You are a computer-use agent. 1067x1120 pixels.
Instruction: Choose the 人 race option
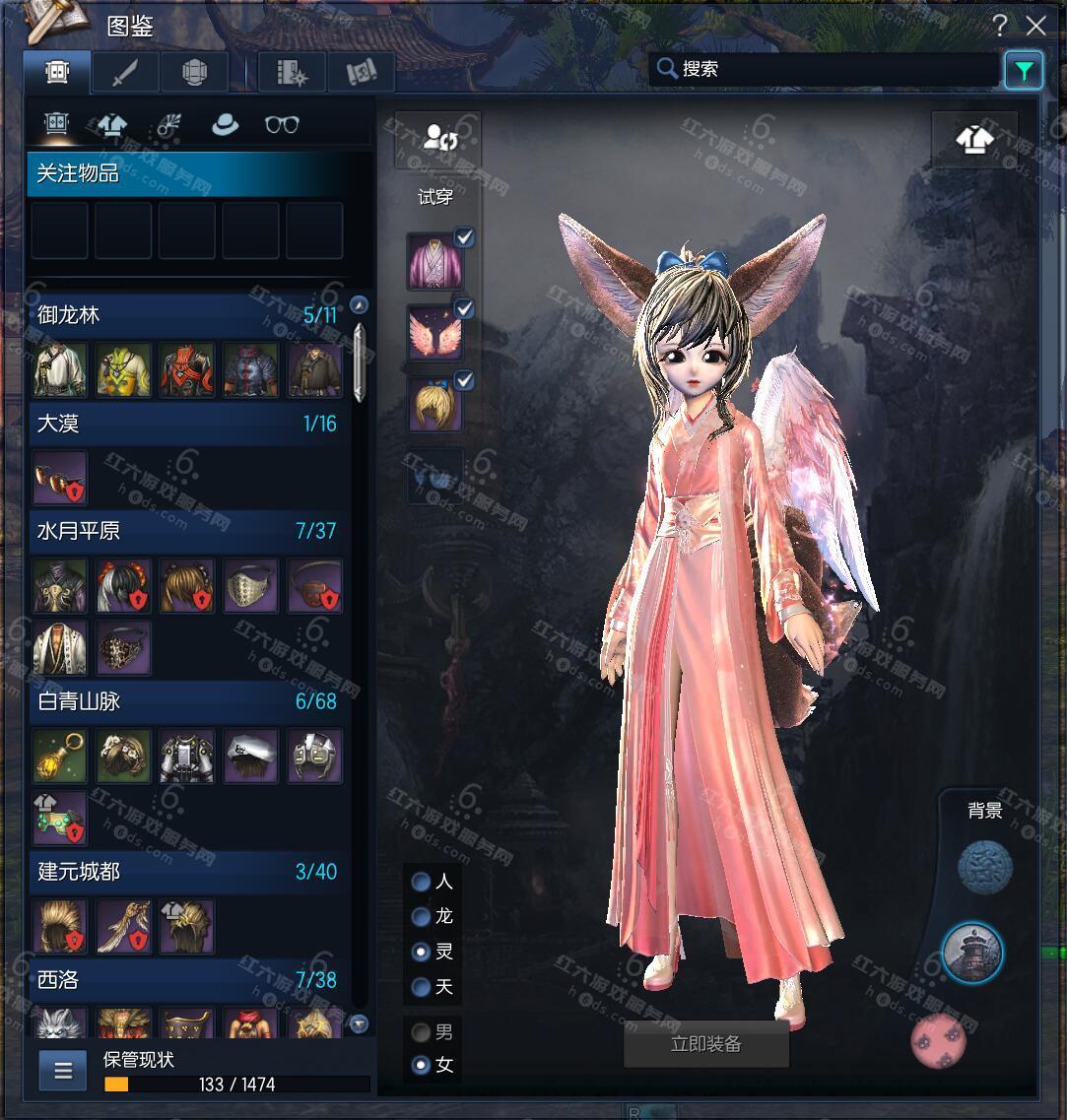pyautogui.click(x=422, y=882)
